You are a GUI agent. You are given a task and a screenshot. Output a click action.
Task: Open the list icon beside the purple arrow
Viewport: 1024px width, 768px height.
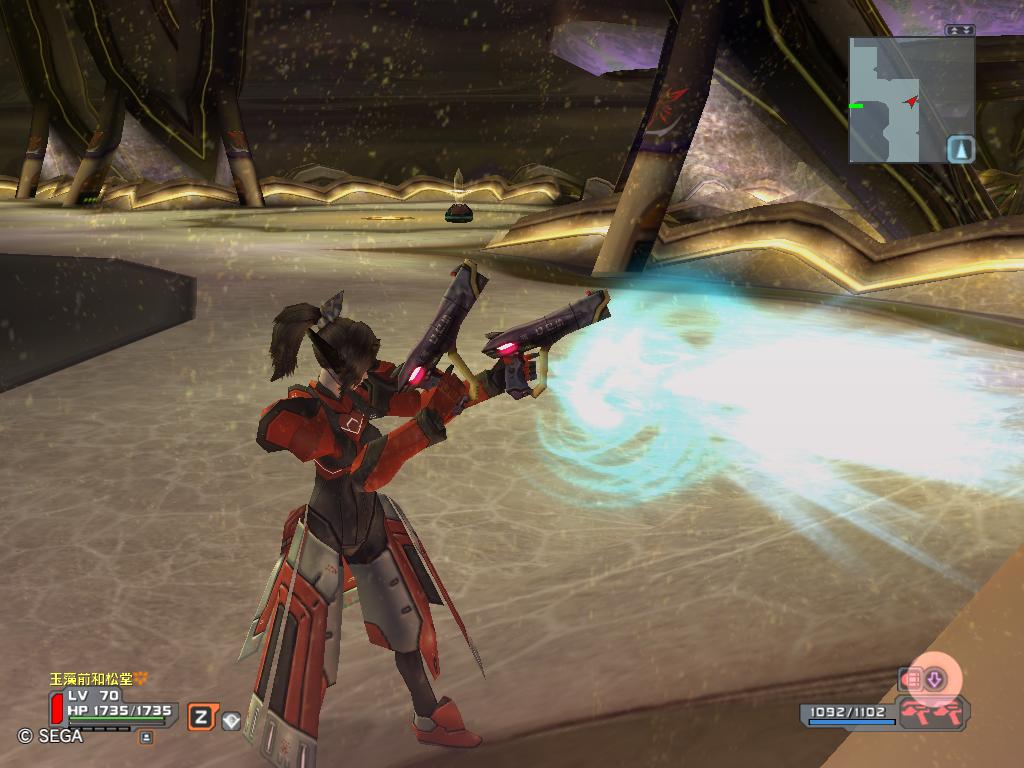tap(910, 680)
